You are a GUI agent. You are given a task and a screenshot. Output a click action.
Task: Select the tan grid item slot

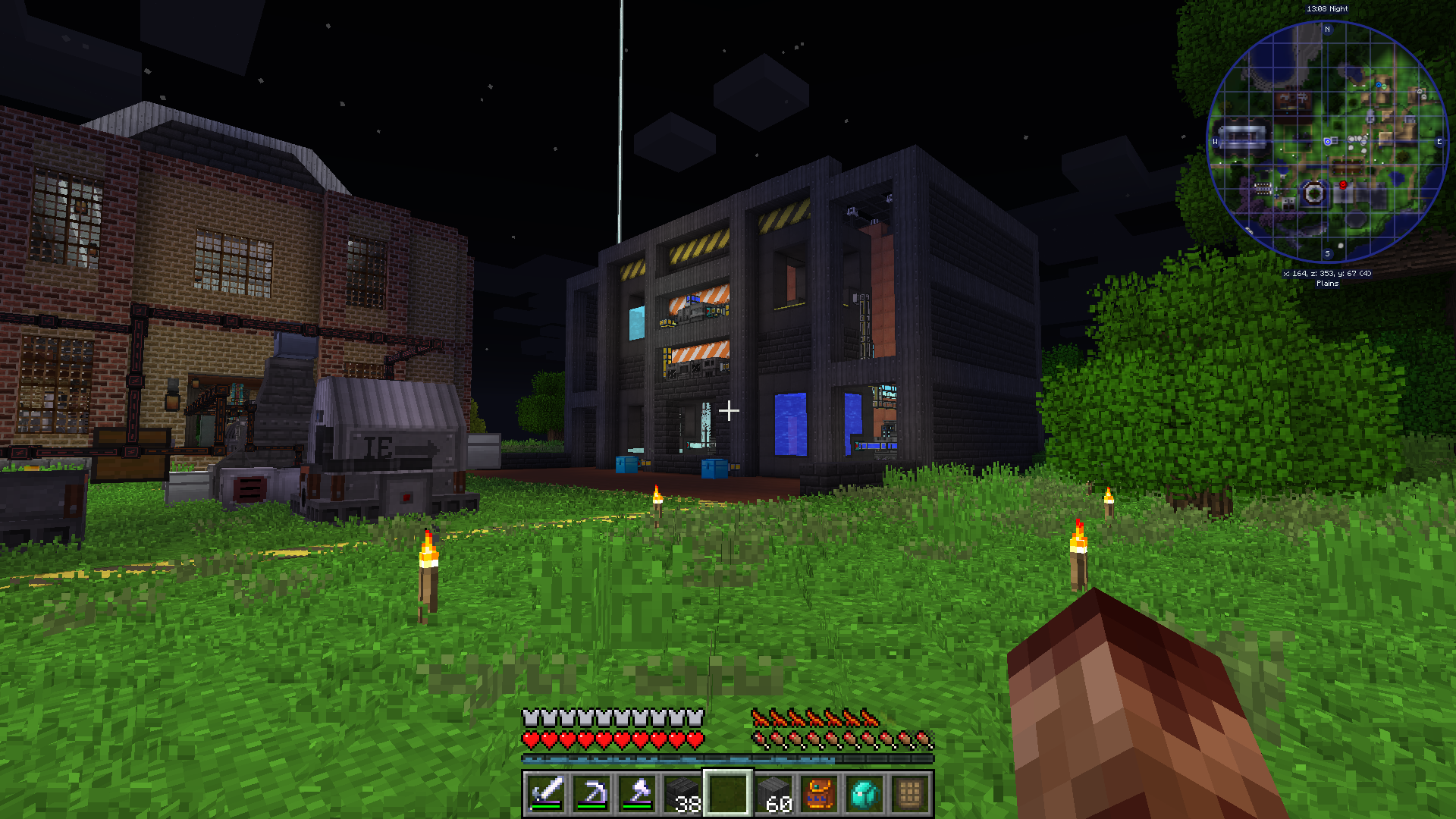(910, 793)
